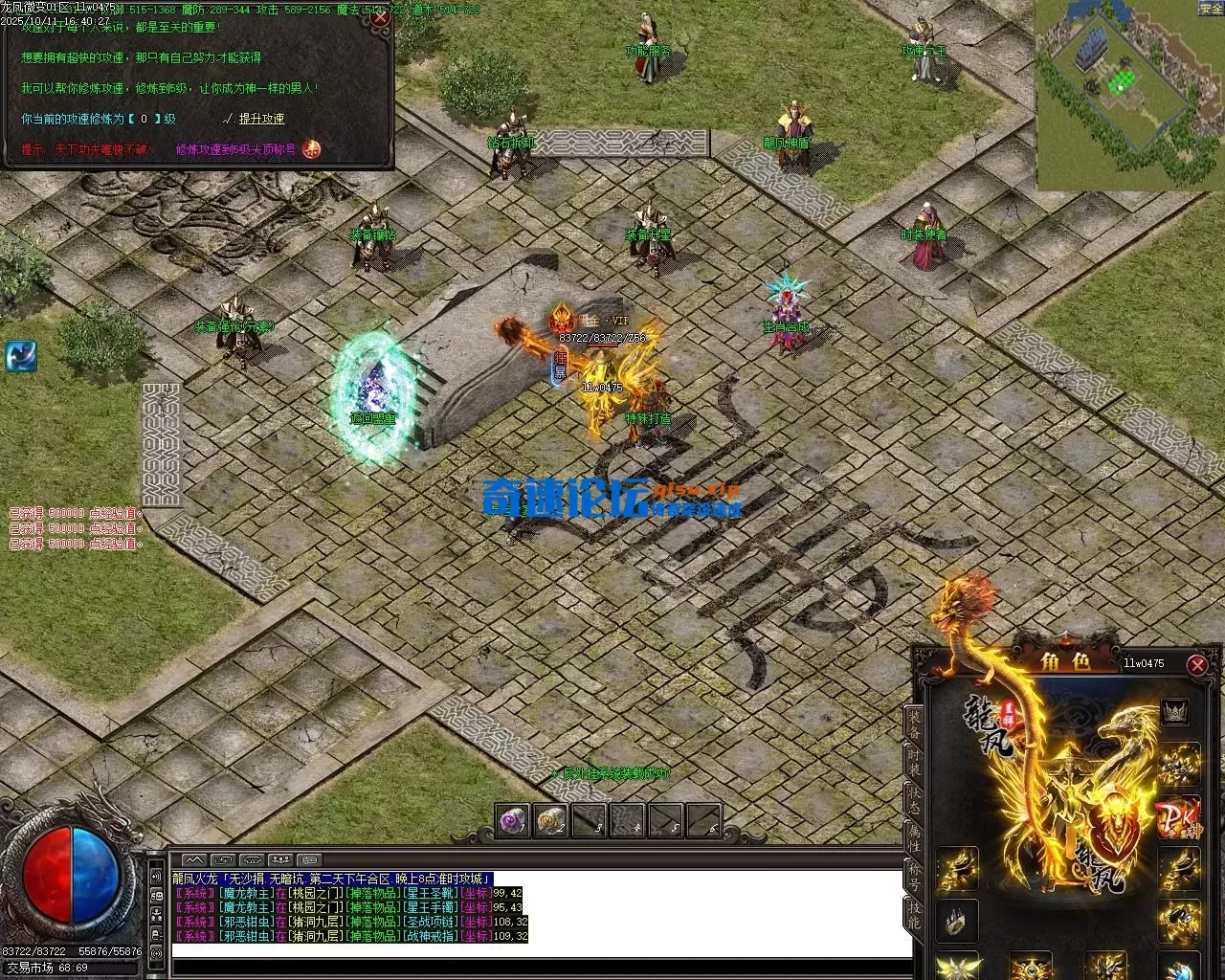Open the 时装 fashion tab
1225x980 pixels.
915,763
